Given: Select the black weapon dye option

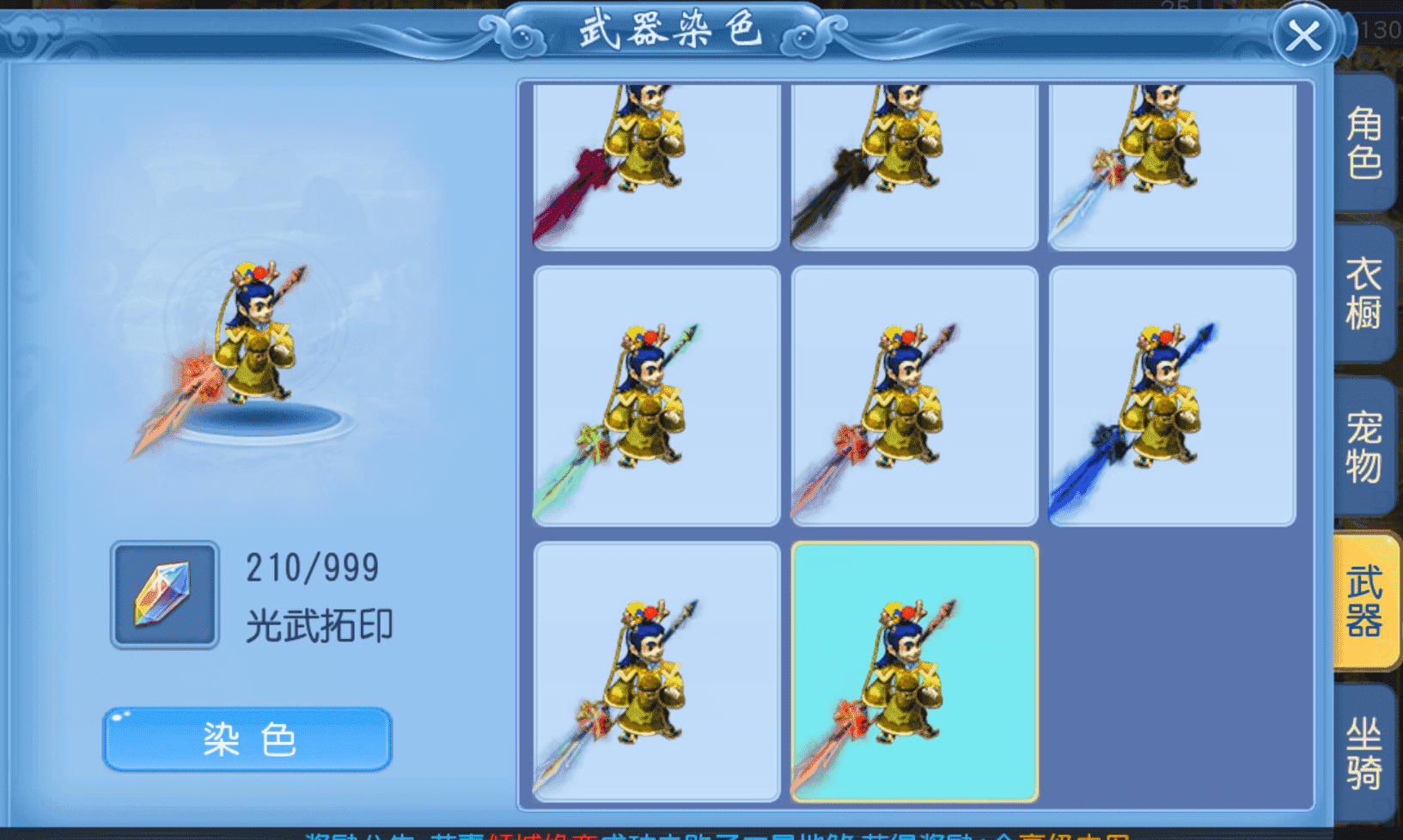Looking at the screenshot, I should [913, 166].
